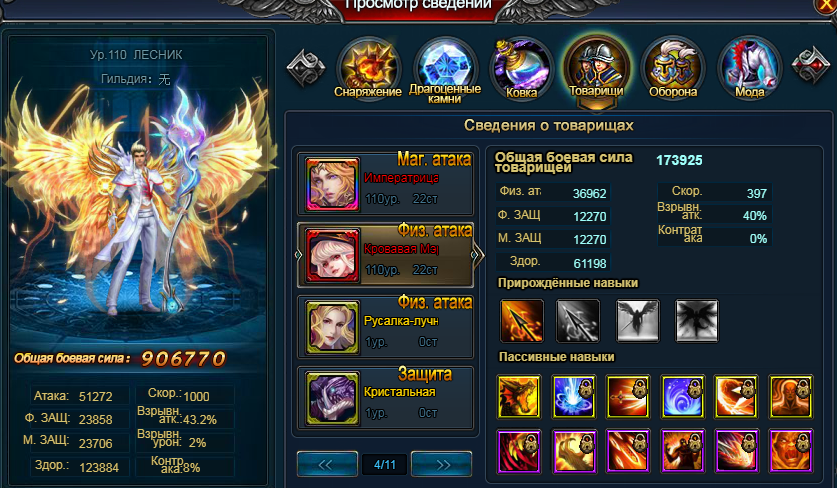Select the Ковка tab
The width and height of the screenshot is (837, 488).
522,68
